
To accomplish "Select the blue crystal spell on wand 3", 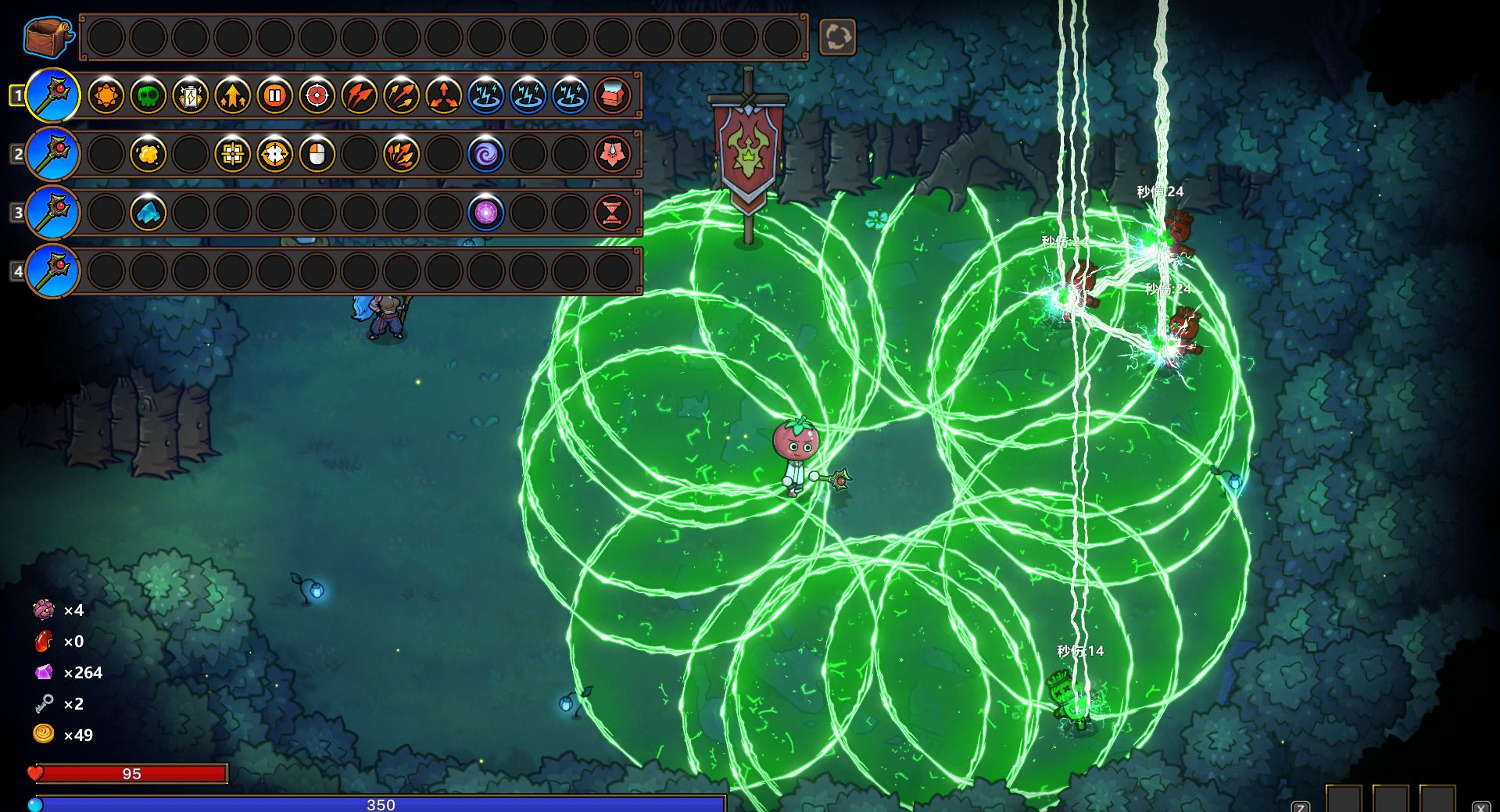I will coord(148,213).
